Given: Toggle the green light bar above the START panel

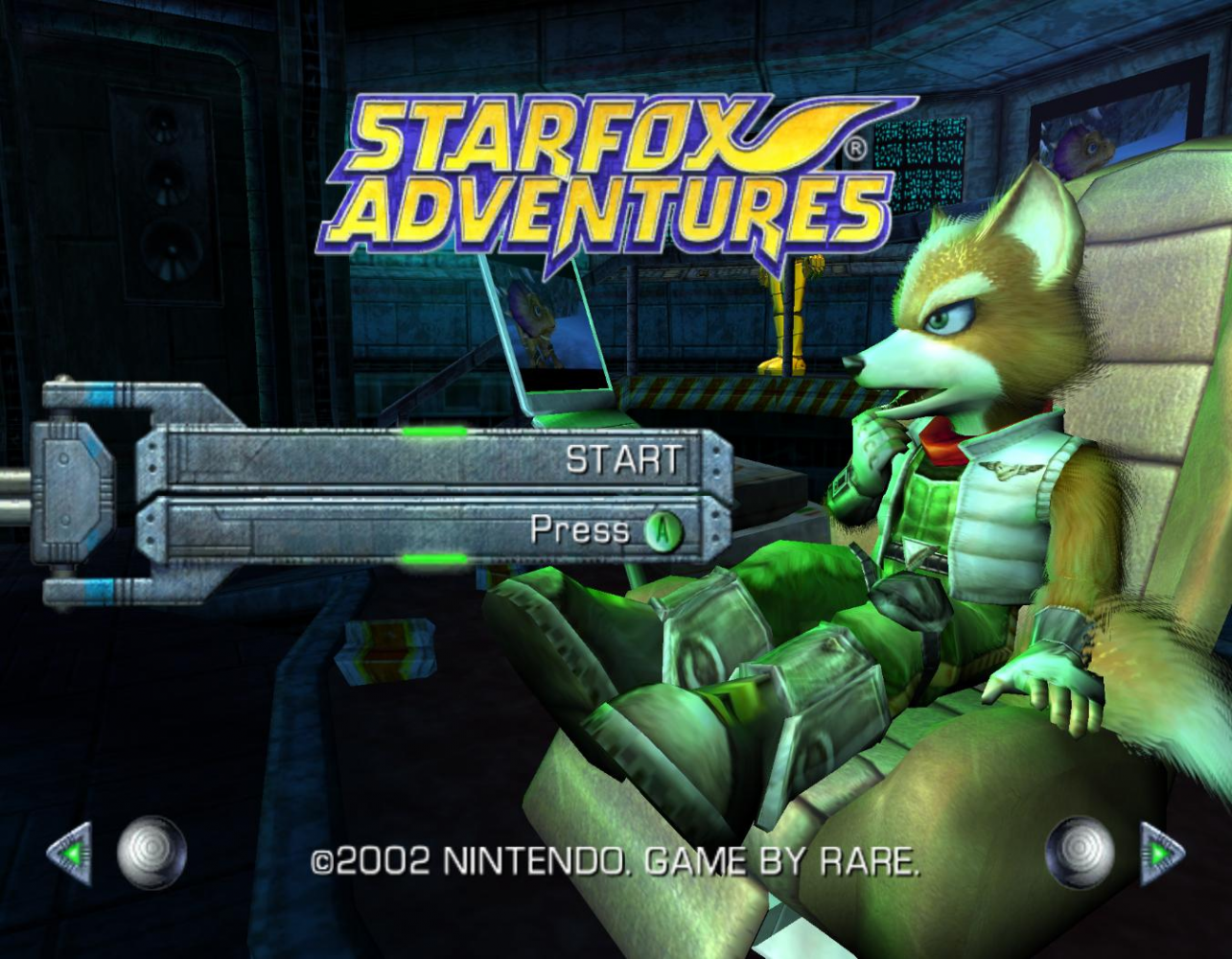Looking at the screenshot, I should tap(436, 431).
